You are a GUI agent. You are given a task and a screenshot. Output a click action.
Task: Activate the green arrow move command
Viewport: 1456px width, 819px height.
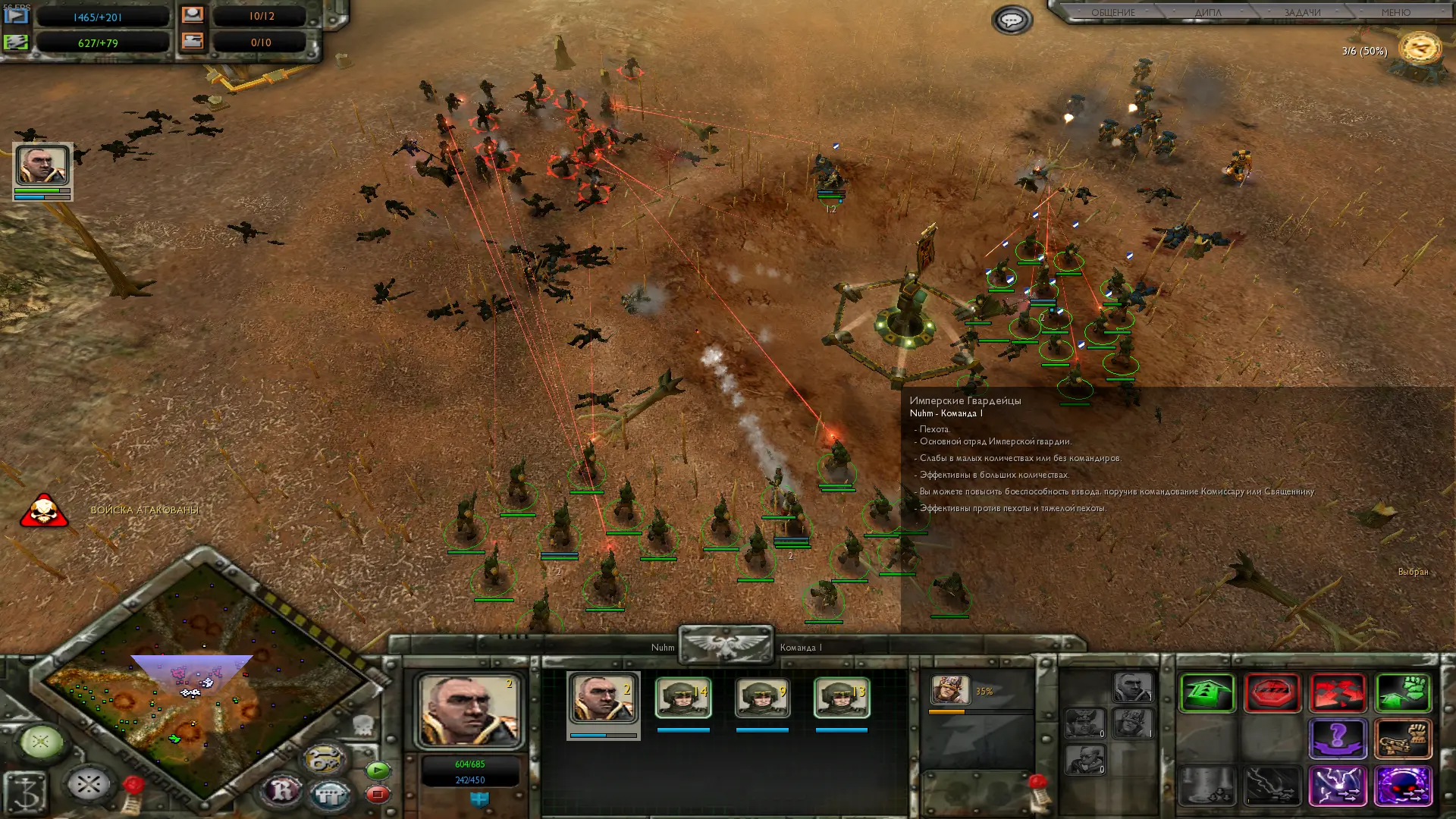click(x=1207, y=692)
